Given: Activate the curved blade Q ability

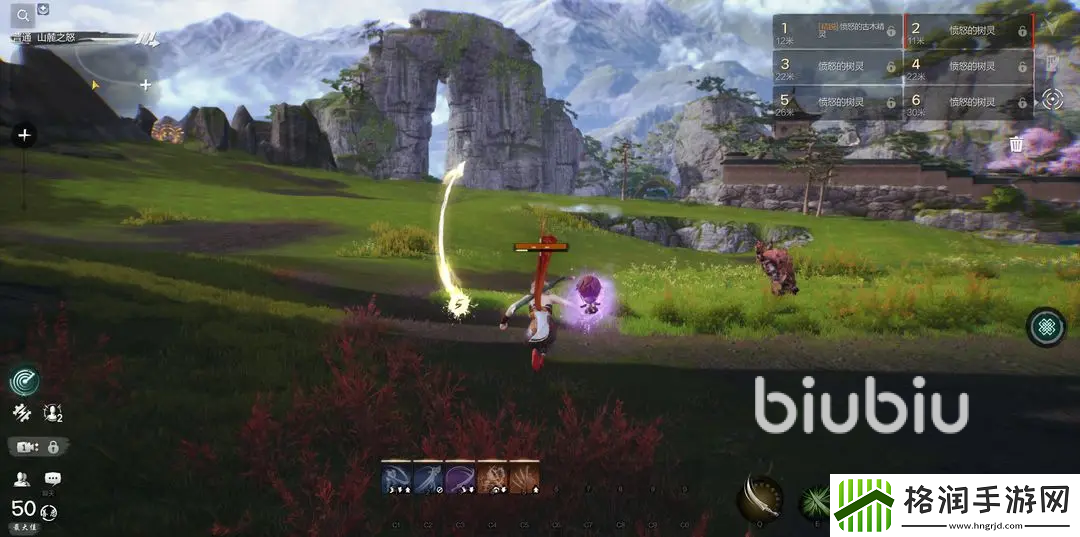Looking at the screenshot, I should coord(759,496).
